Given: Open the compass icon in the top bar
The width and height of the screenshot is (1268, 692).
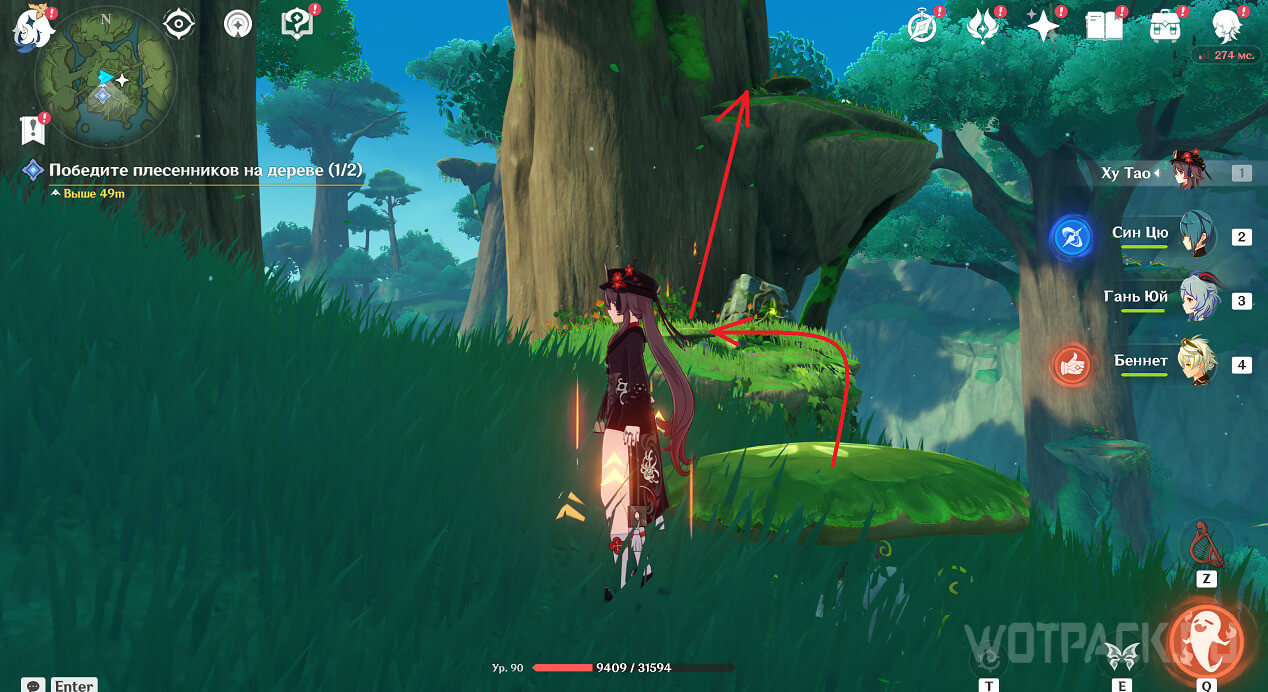Looking at the screenshot, I should [x=921, y=27].
